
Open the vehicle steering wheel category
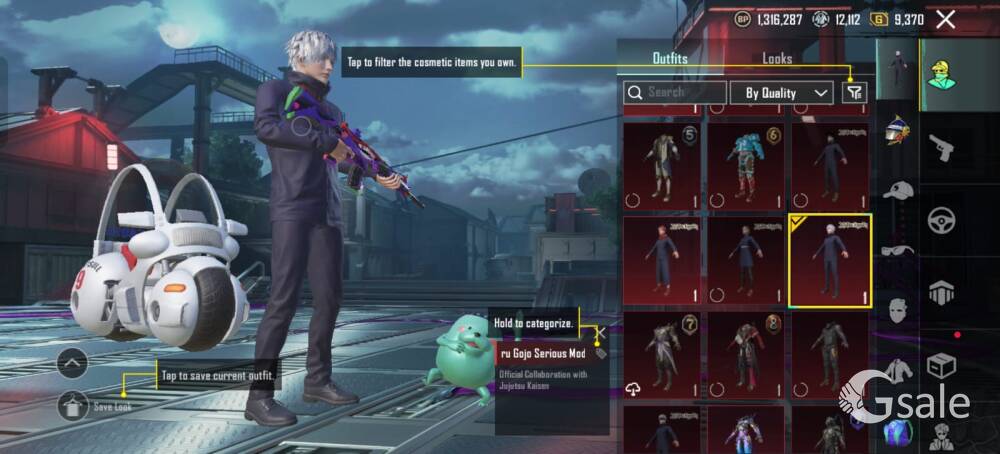pyautogui.click(x=941, y=220)
